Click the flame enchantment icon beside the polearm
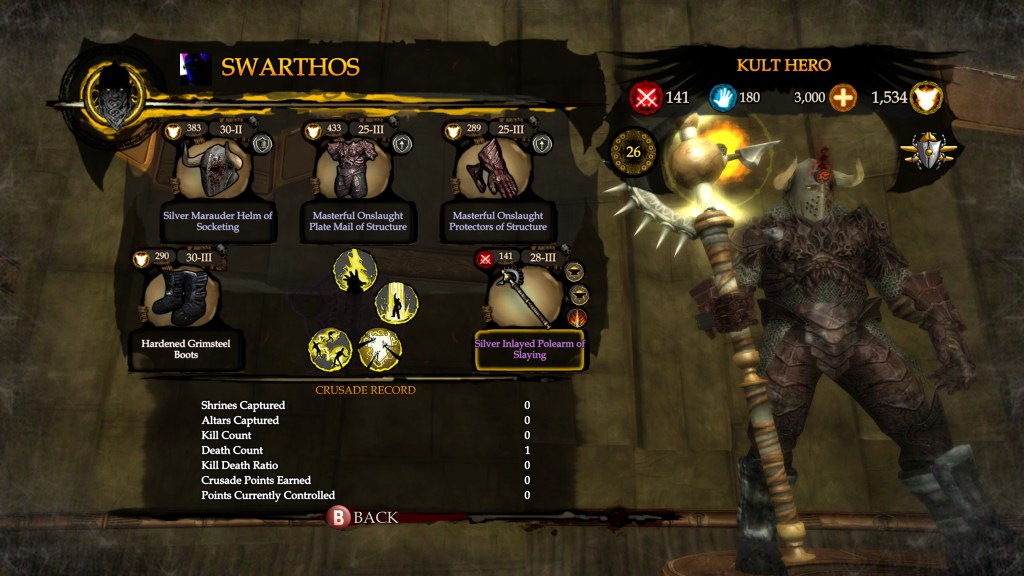The height and width of the screenshot is (576, 1024). [577, 318]
